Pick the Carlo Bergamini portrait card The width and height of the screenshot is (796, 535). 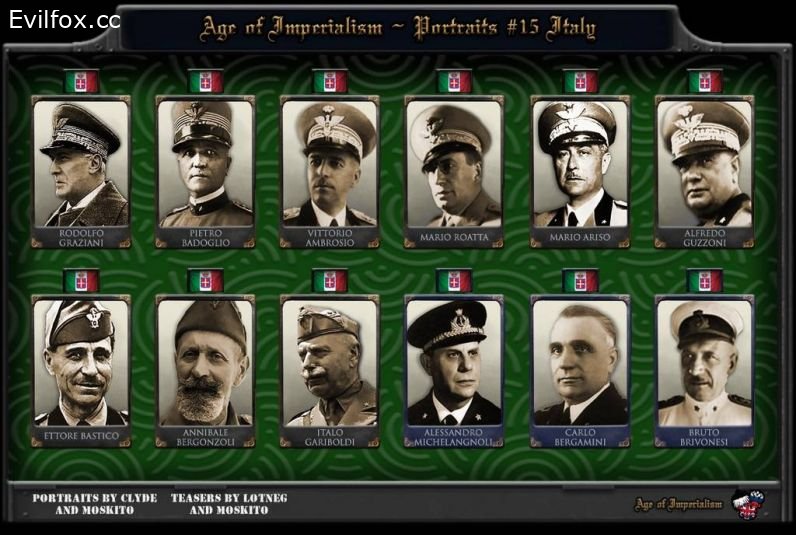[579, 363]
